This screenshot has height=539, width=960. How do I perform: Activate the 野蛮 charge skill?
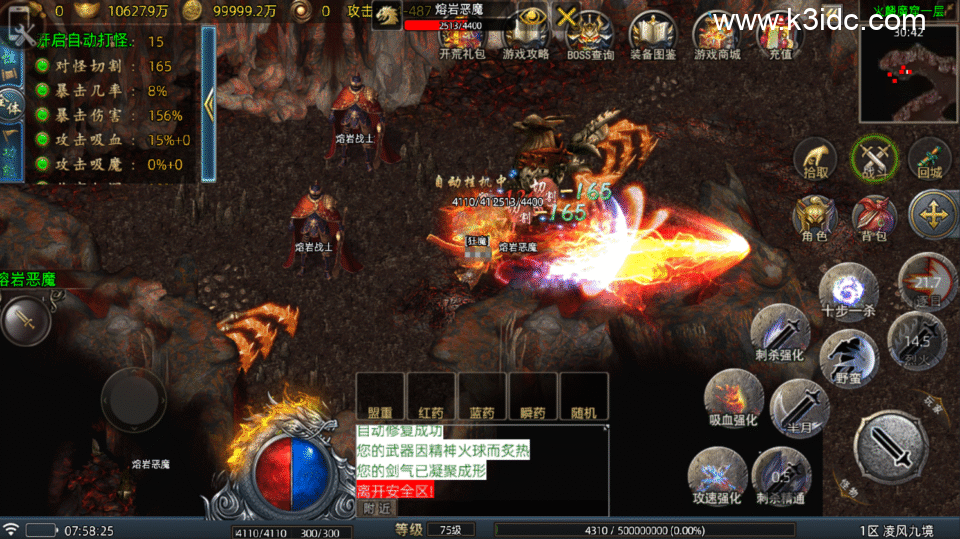coord(848,357)
